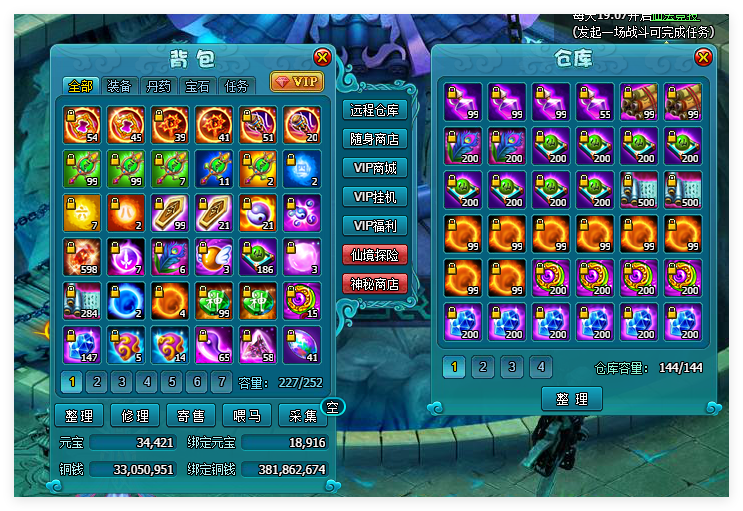This screenshot has width=743, height=511.
Task: Go to the VIP商城 store
Action: tap(375, 168)
